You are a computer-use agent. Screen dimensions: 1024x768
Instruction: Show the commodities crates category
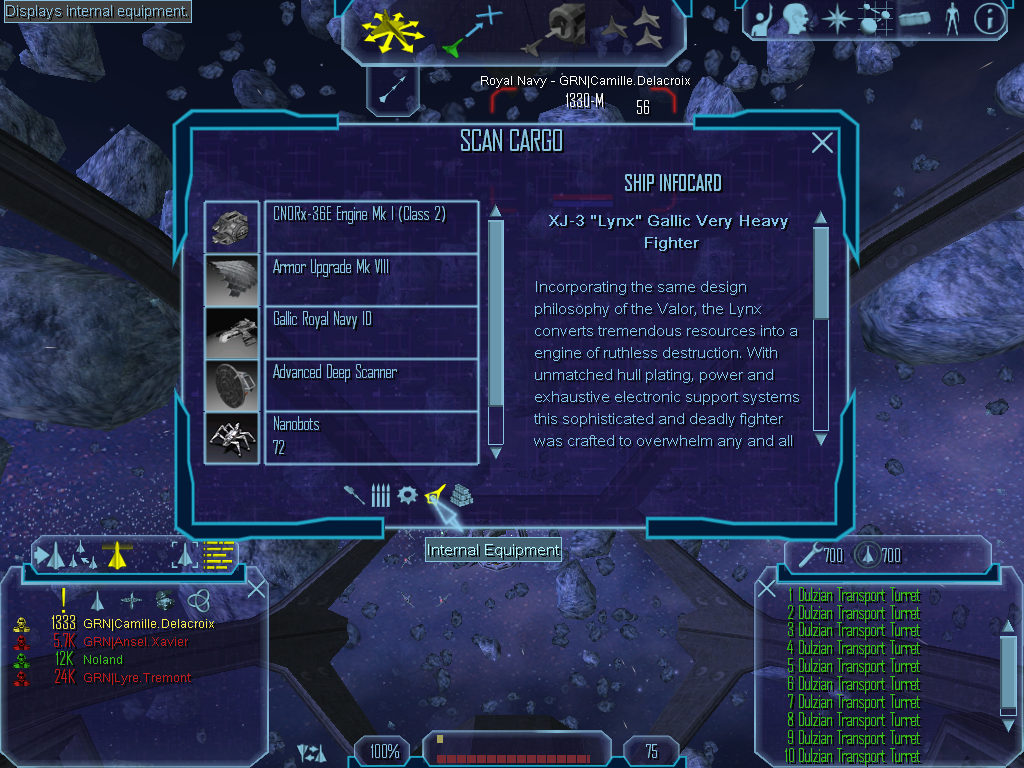[x=461, y=495]
